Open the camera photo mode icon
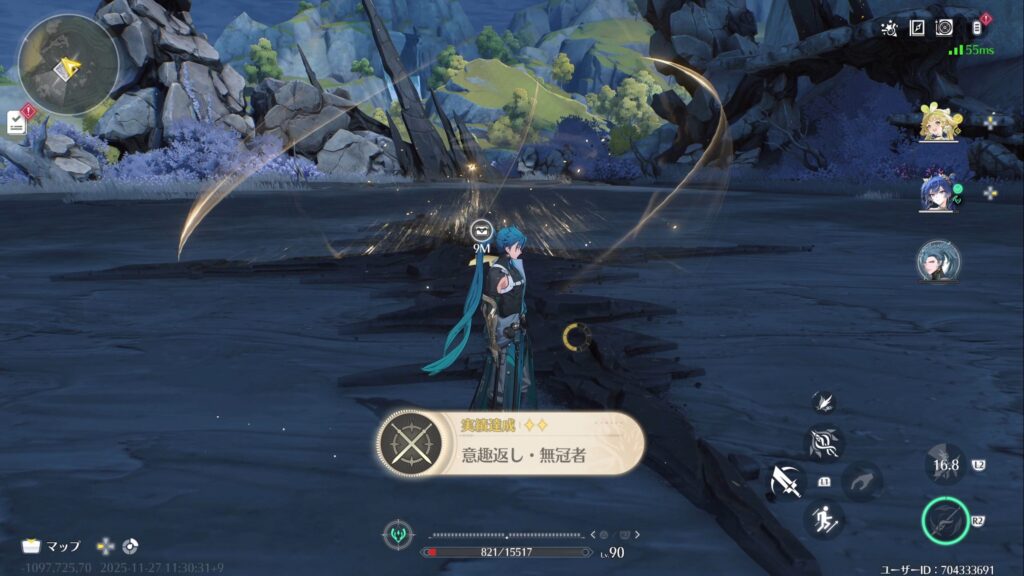This screenshot has height=576, width=1024. tap(943, 29)
